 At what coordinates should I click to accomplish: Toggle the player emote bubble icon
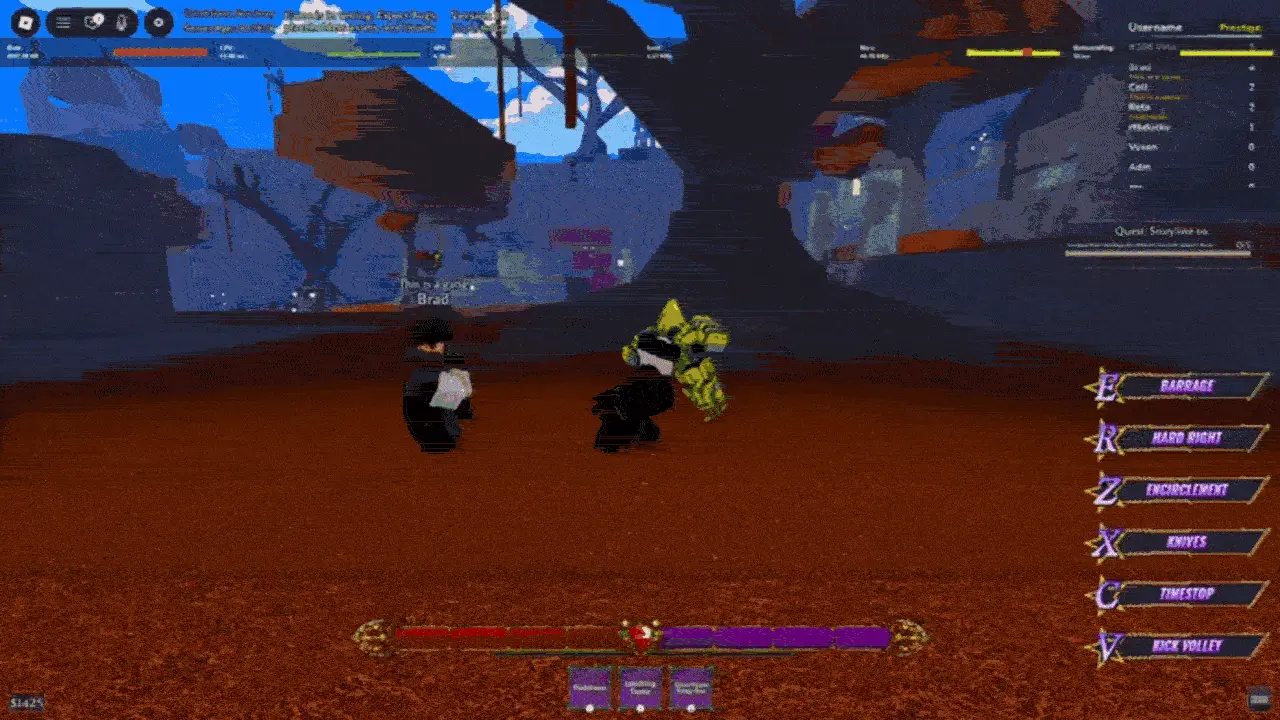click(x=121, y=22)
